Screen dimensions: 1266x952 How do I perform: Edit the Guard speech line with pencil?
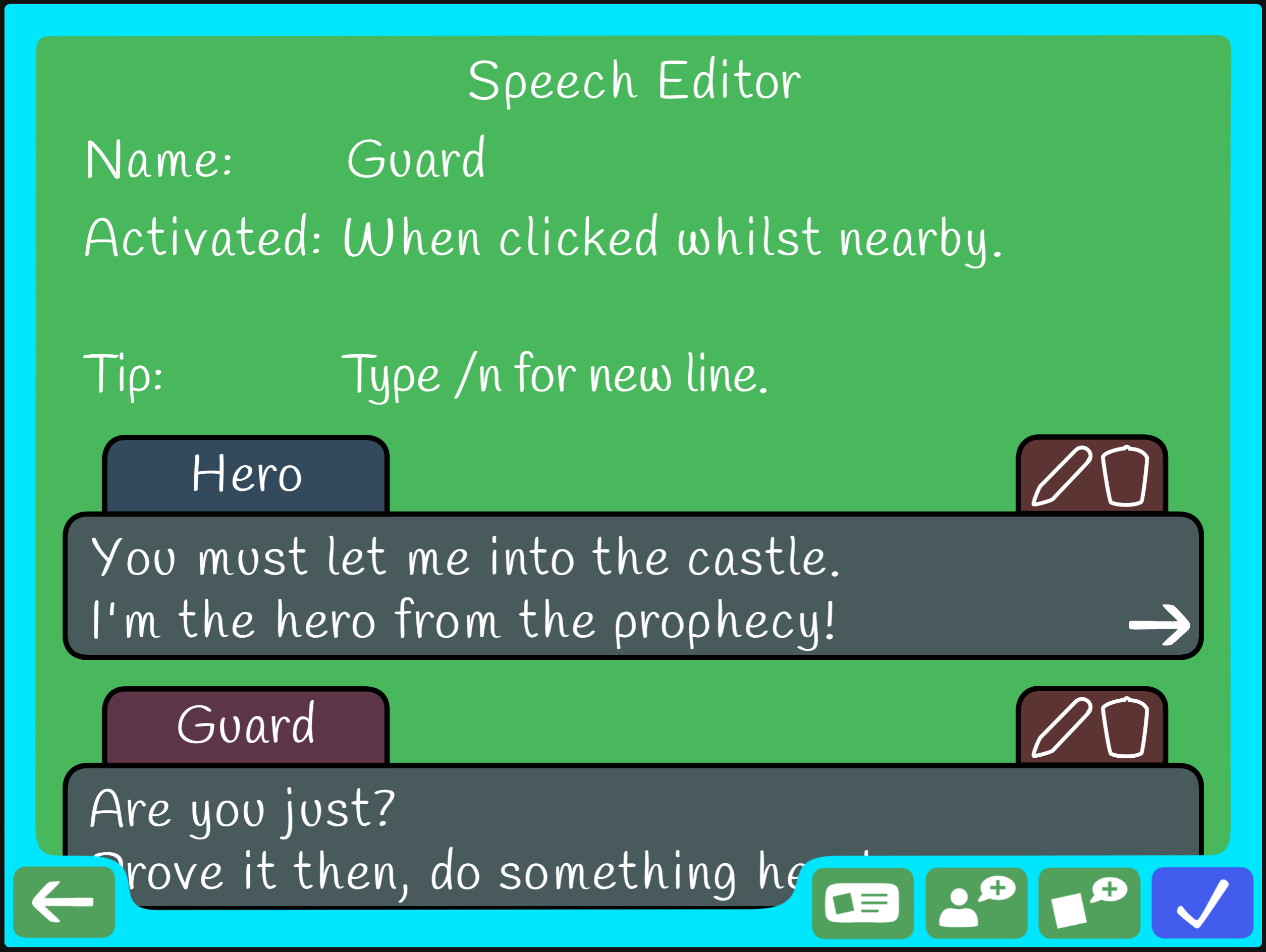[x=1061, y=727]
